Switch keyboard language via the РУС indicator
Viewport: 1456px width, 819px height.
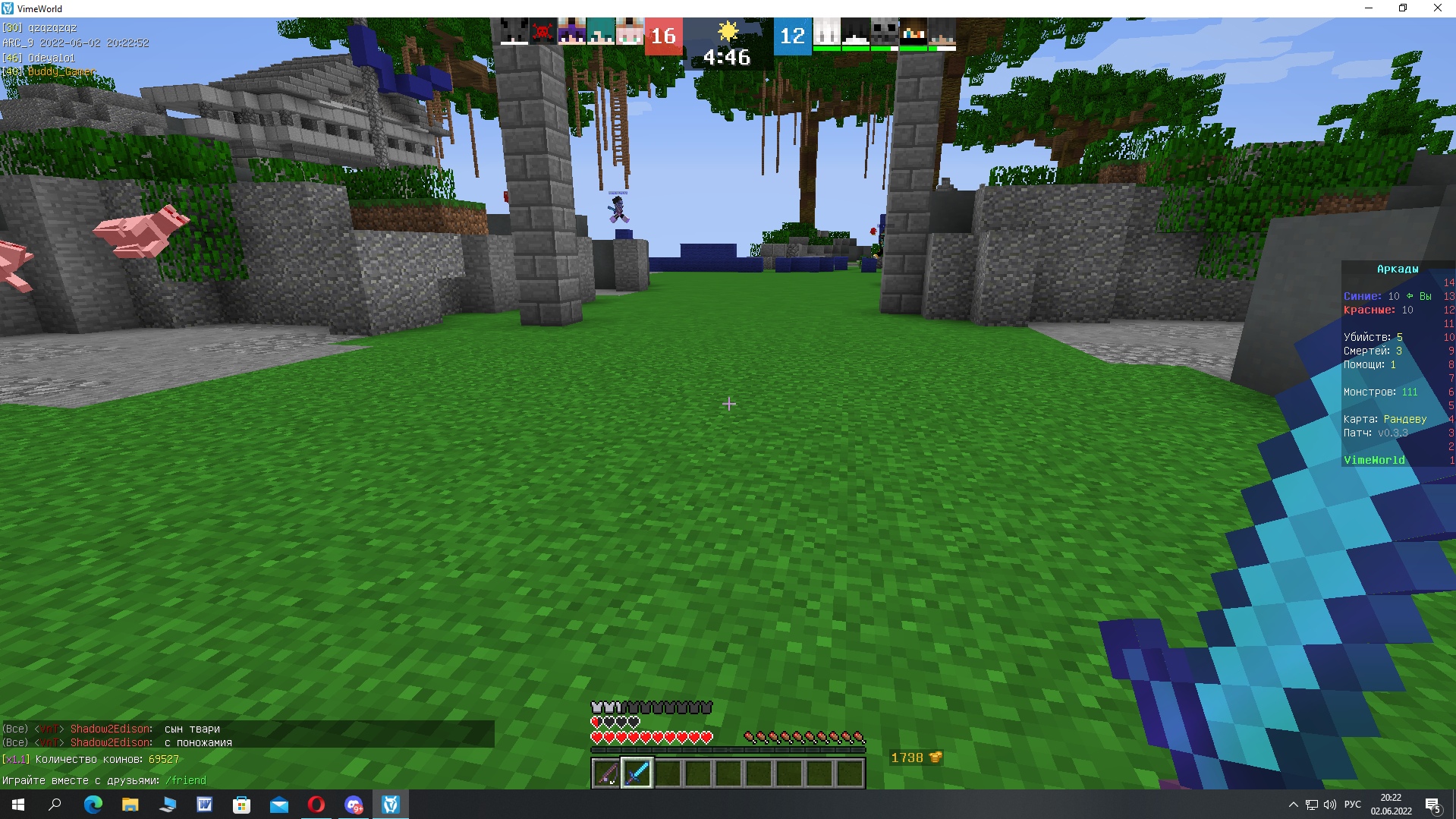(x=1353, y=805)
